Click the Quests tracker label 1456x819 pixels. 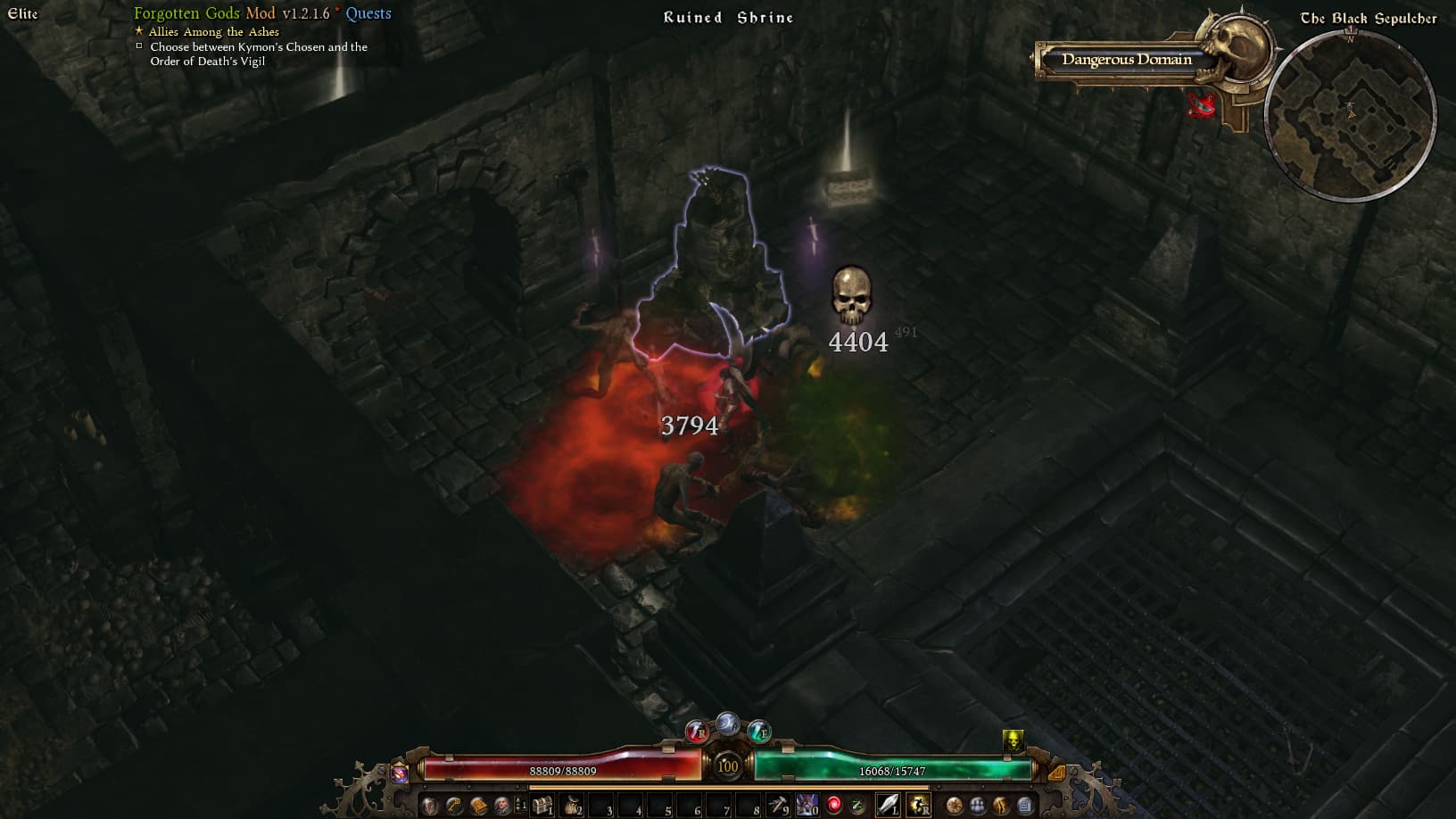pyautogui.click(x=368, y=13)
